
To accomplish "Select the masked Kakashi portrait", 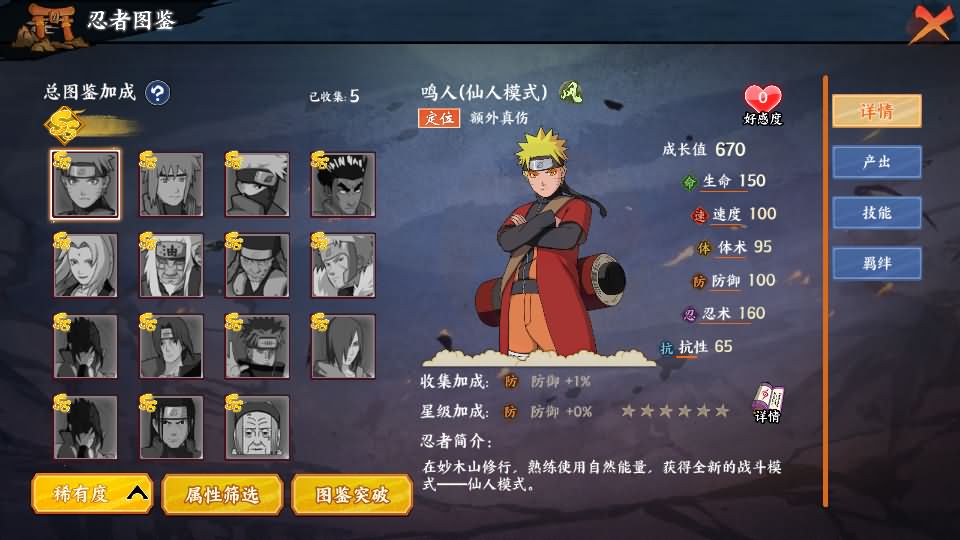I will pos(257,185).
